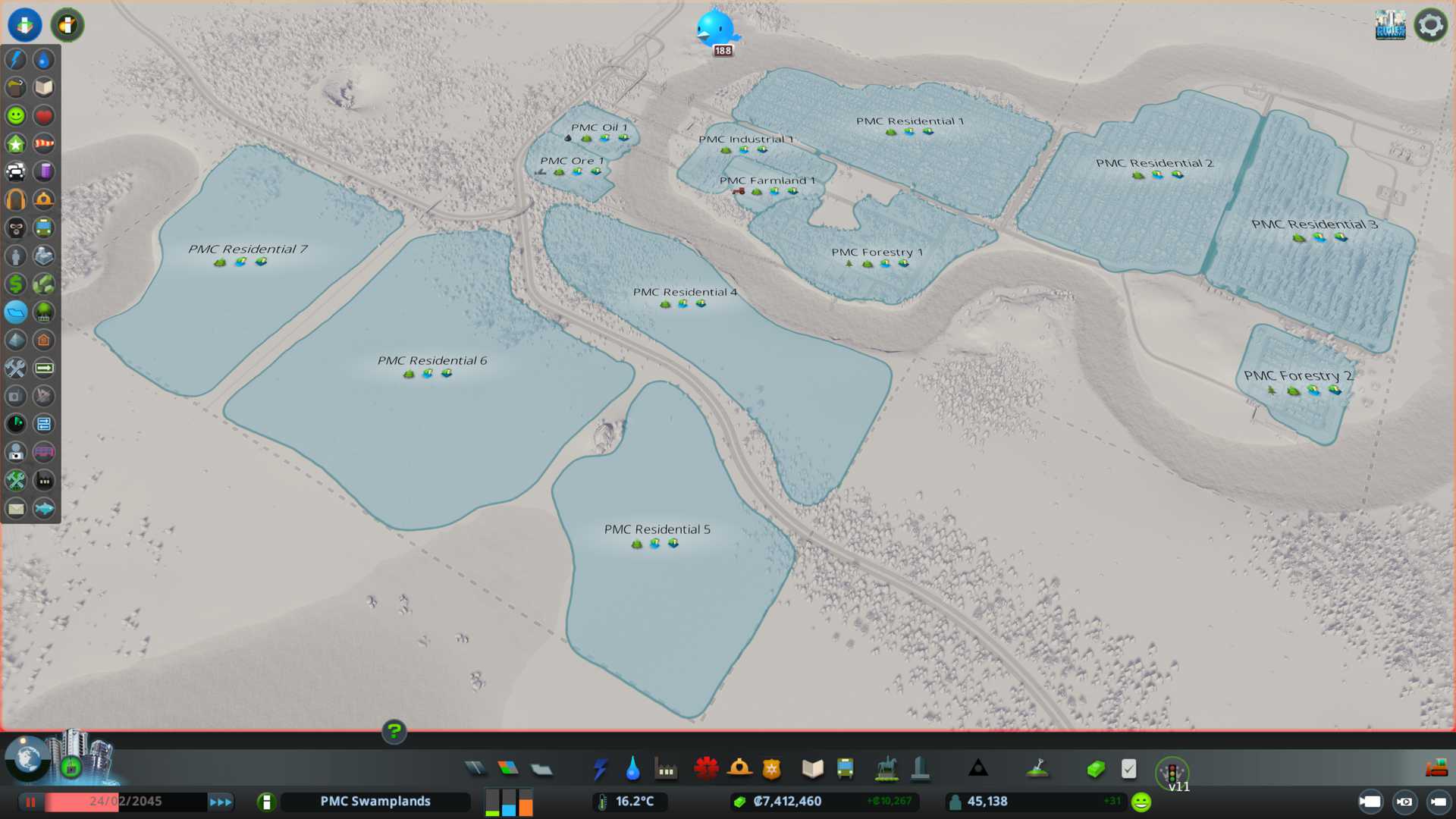This screenshot has height=819, width=1456.
Task: Open the landscaping shovel tool
Action: coord(1037,769)
